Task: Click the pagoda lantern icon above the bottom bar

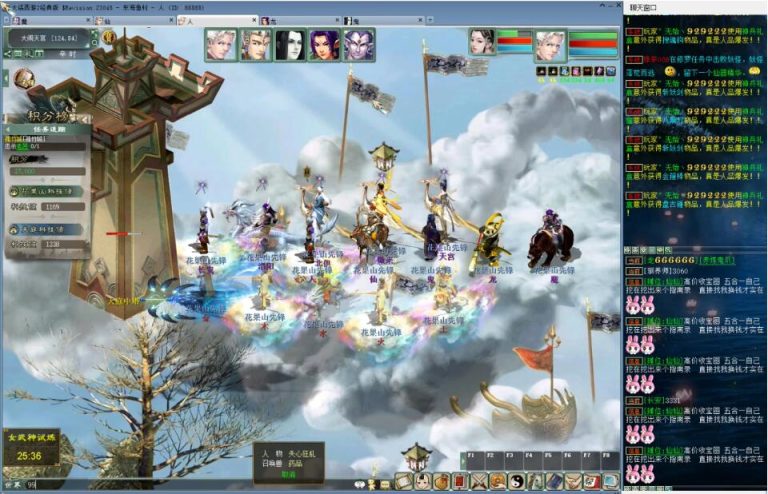Action: pyautogui.click(x=416, y=456)
